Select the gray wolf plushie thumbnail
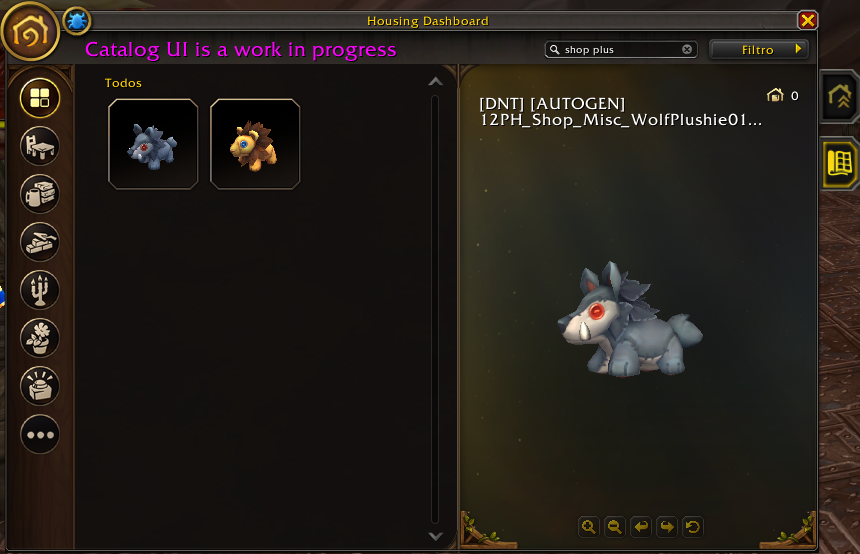Screen dimensions: 860x554 coord(153,144)
